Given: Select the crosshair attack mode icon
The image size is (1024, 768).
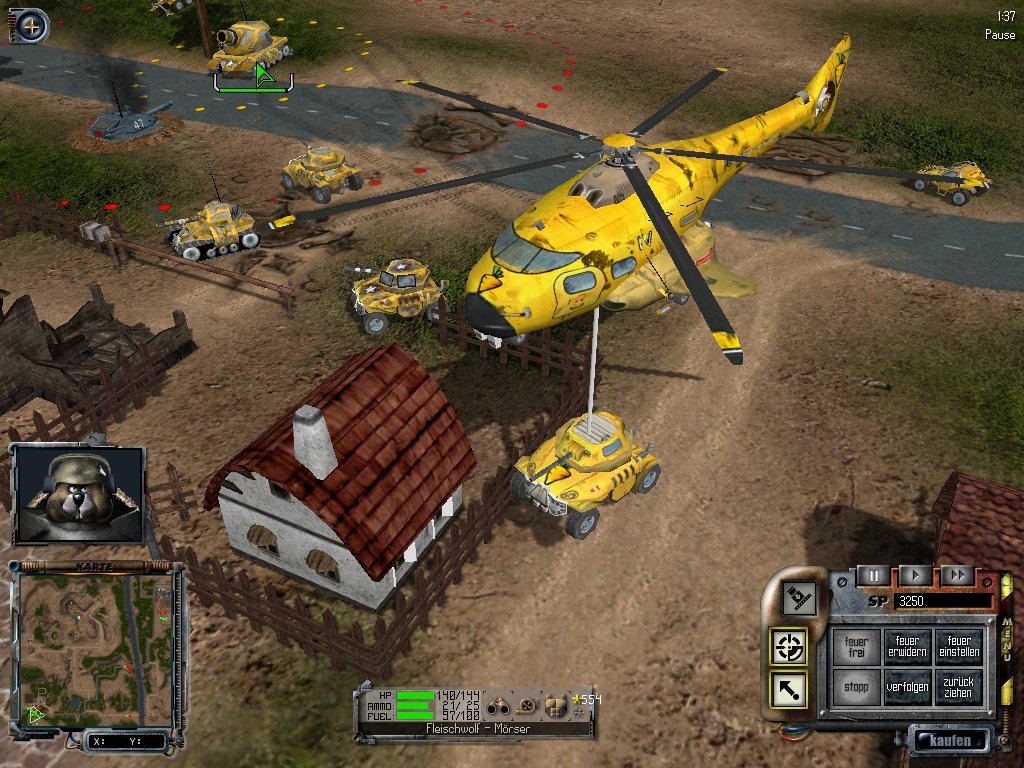Looking at the screenshot, I should click(790, 647).
